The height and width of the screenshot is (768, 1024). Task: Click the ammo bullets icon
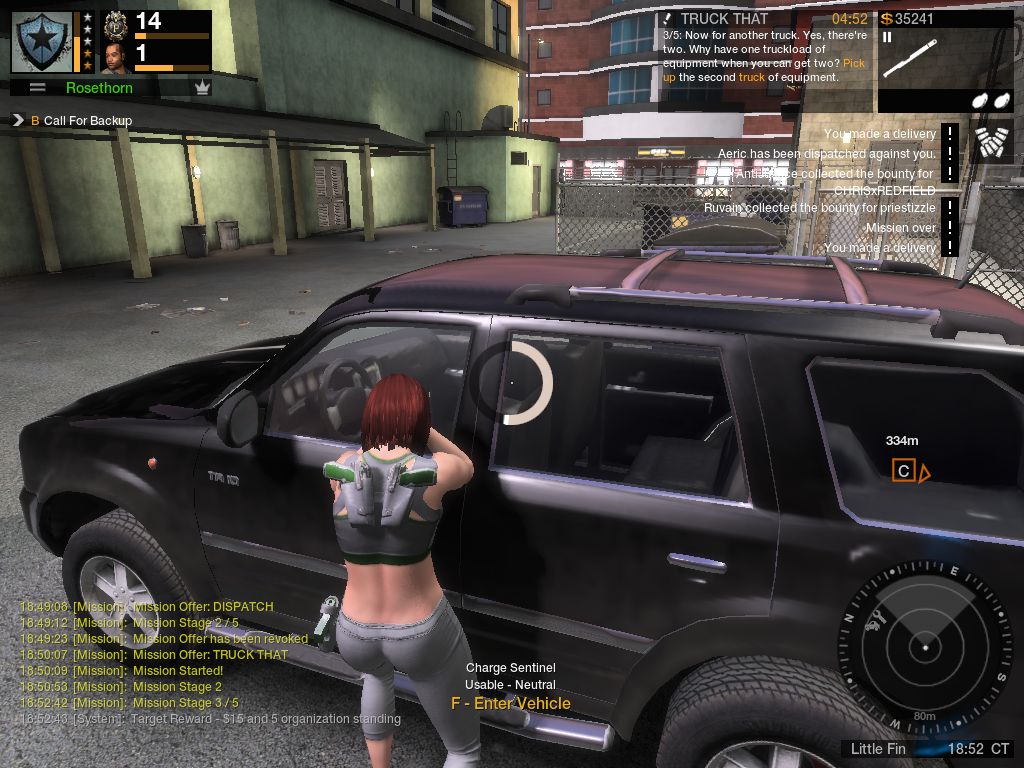[x=993, y=142]
